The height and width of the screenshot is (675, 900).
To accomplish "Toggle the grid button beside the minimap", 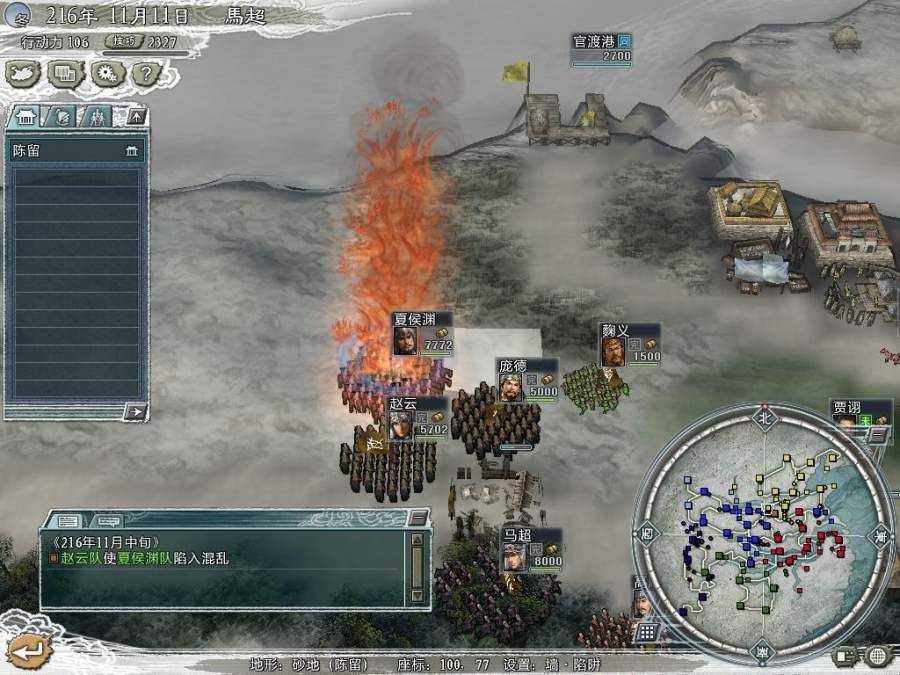I will [646, 632].
